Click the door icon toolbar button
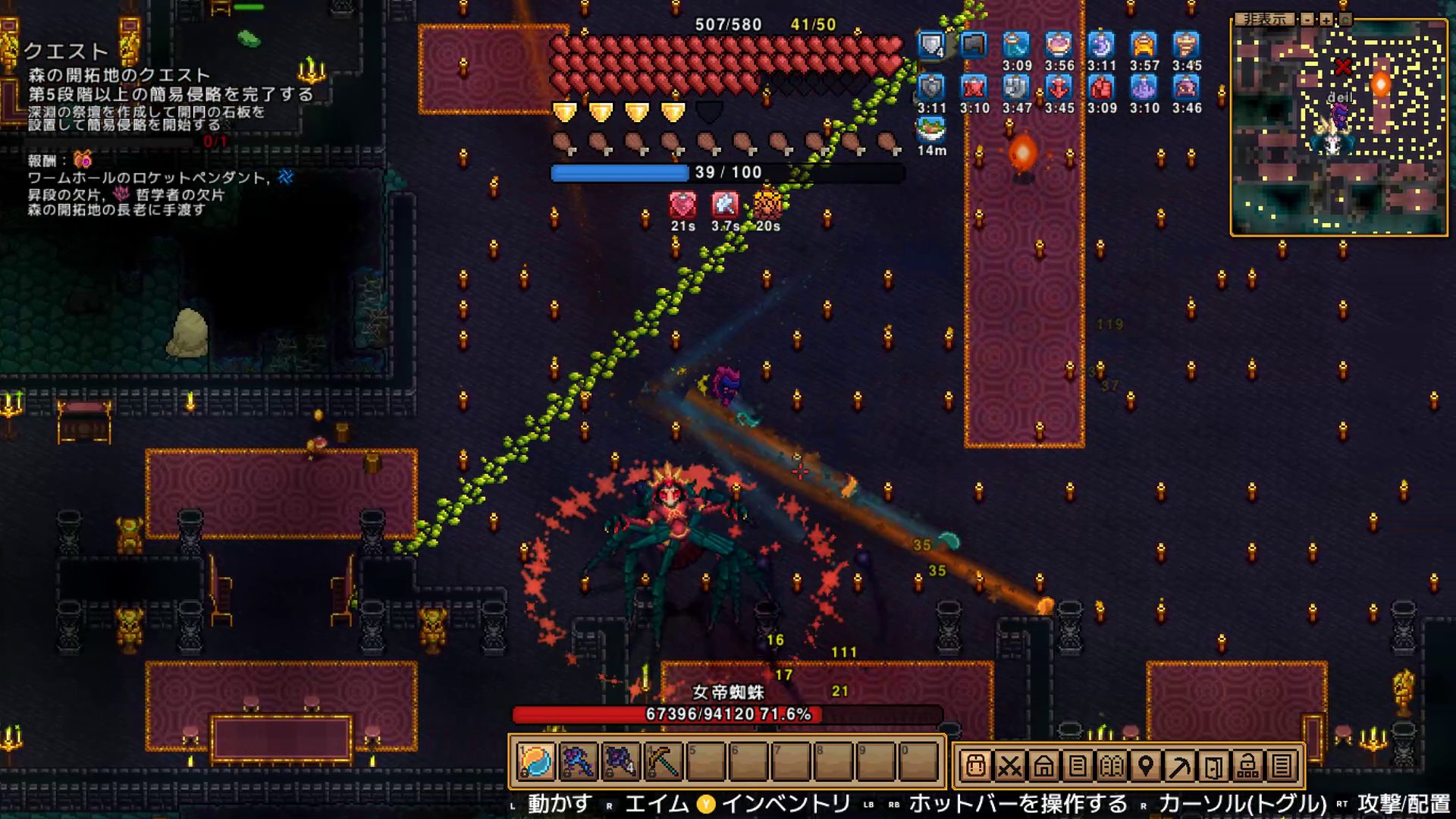 click(x=1214, y=767)
